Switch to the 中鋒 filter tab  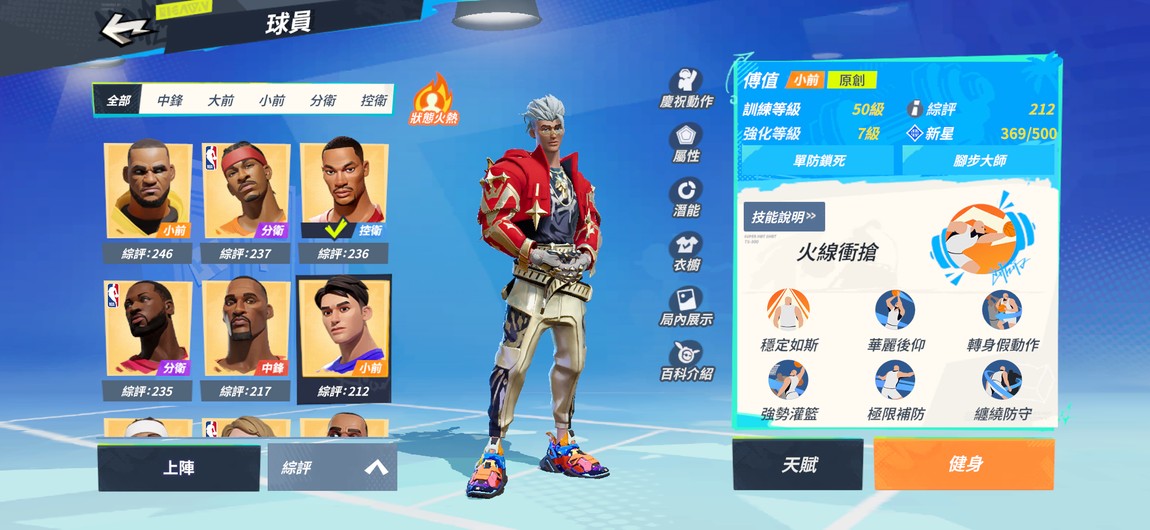tap(170, 100)
